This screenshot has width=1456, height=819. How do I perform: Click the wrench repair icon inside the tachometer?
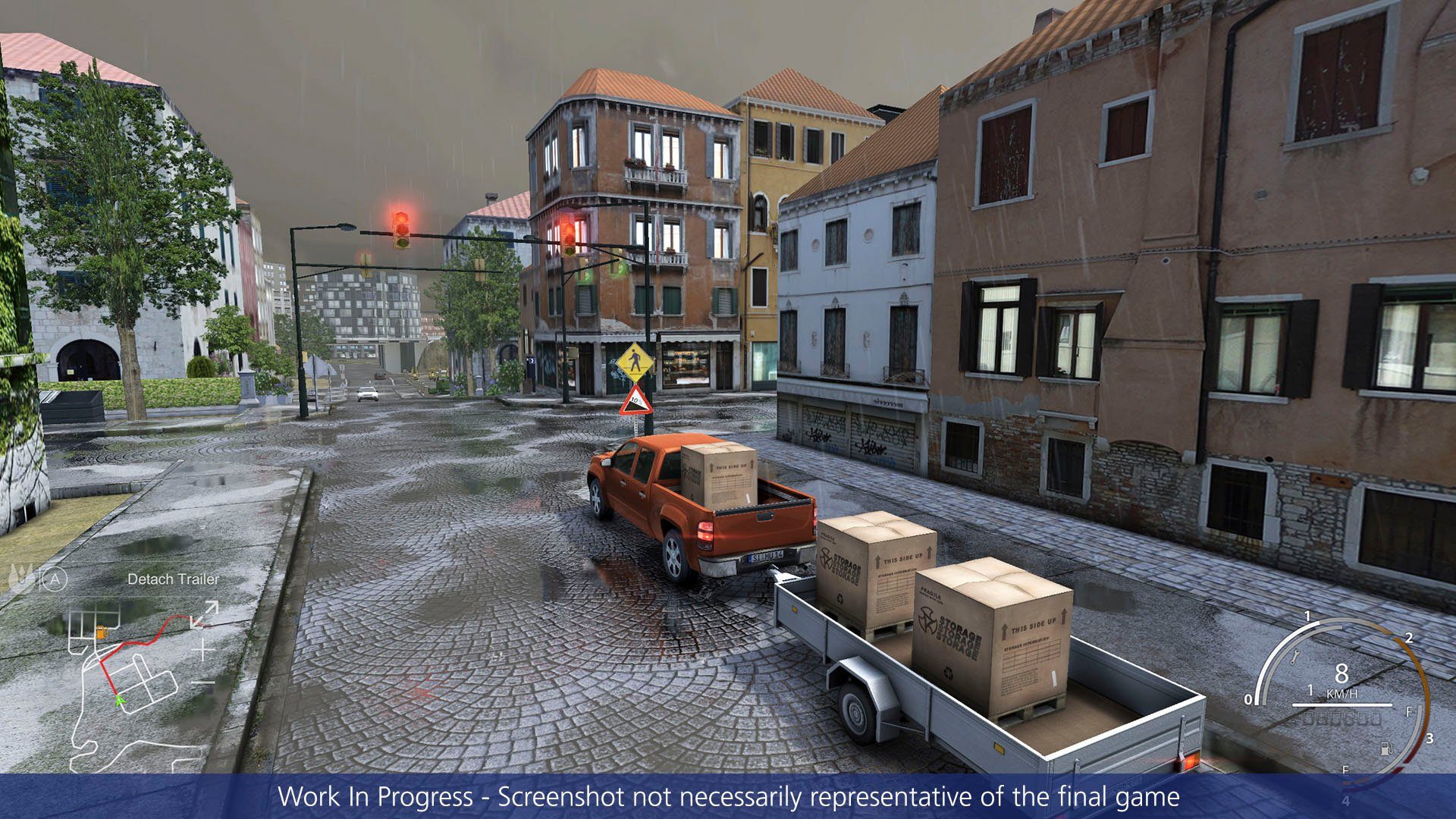point(1295,657)
